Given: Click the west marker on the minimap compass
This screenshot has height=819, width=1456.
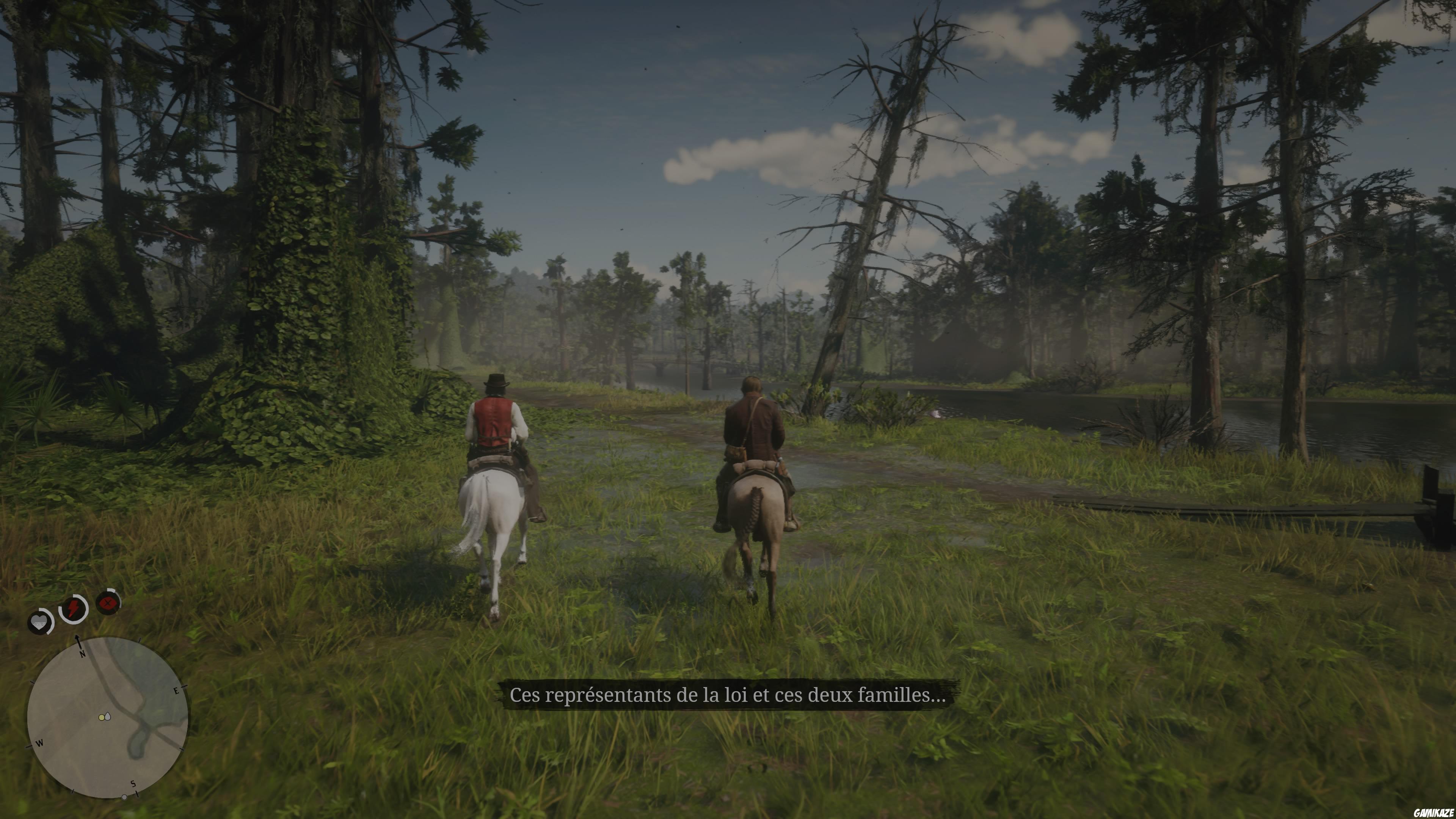Looking at the screenshot, I should (40, 743).
